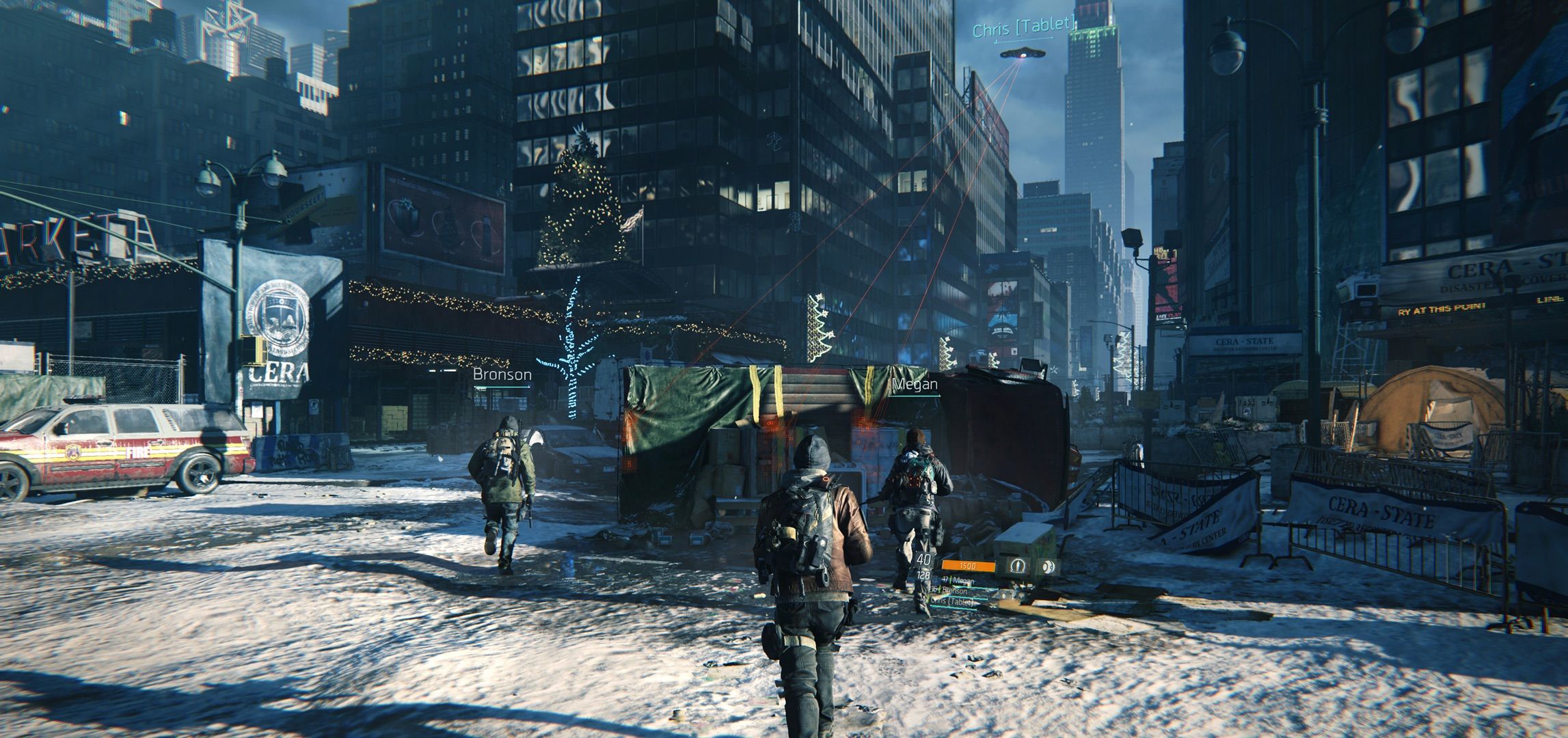Click the reserve ammo count 128
This screenshot has width=1568, height=738.
[x=923, y=576]
